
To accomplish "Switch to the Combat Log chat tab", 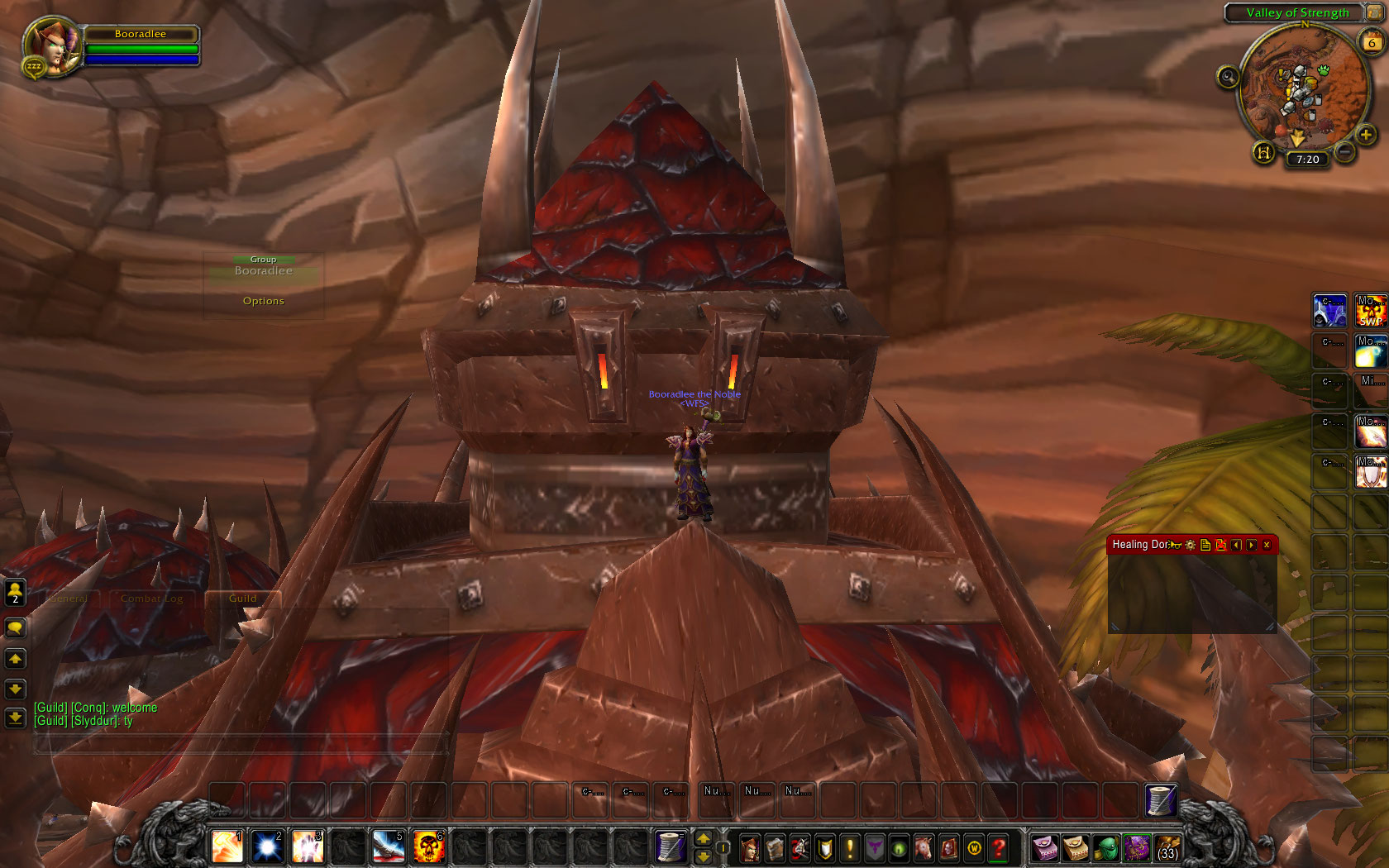I will click(151, 599).
